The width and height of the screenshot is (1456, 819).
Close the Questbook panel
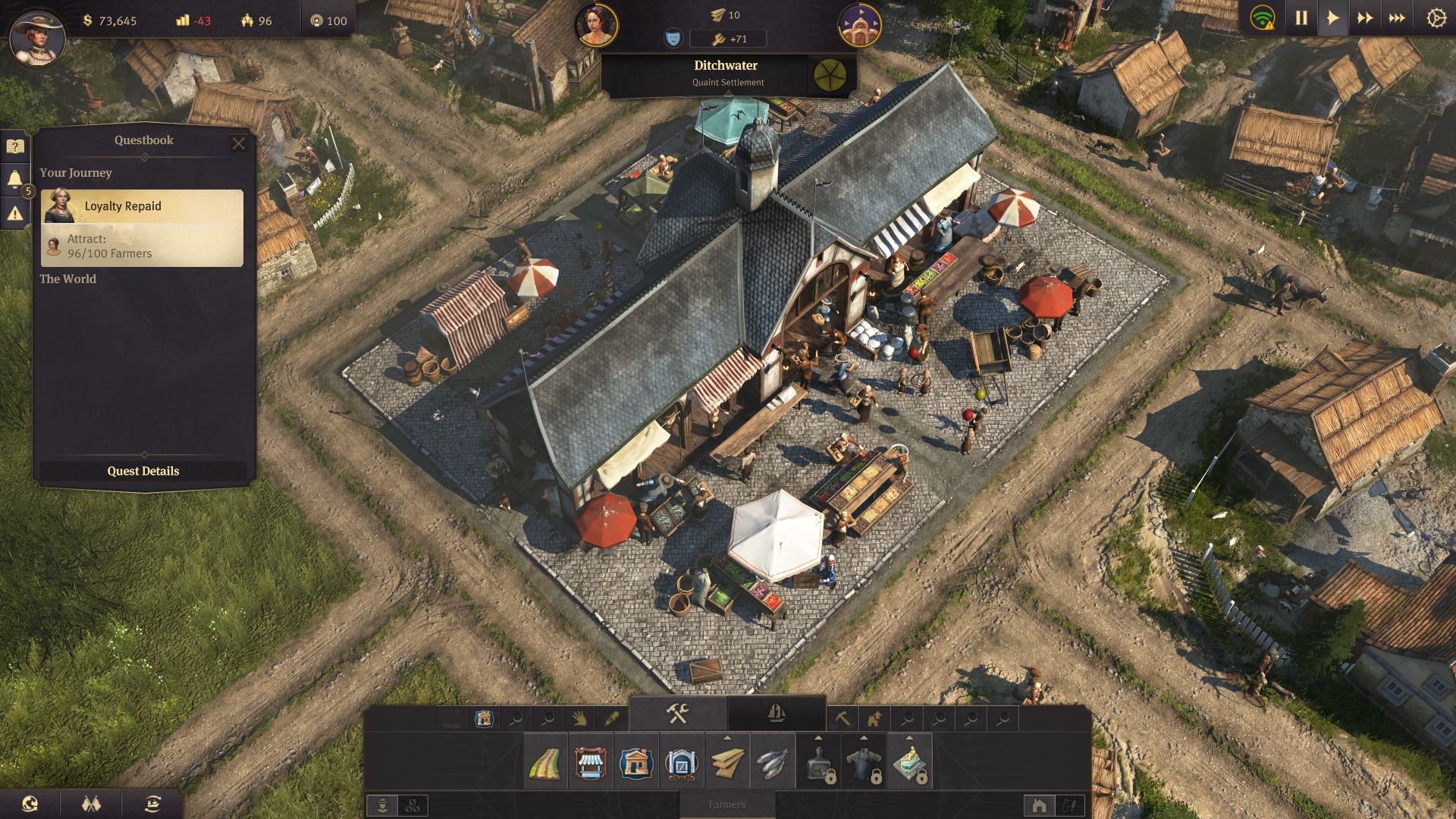238,143
